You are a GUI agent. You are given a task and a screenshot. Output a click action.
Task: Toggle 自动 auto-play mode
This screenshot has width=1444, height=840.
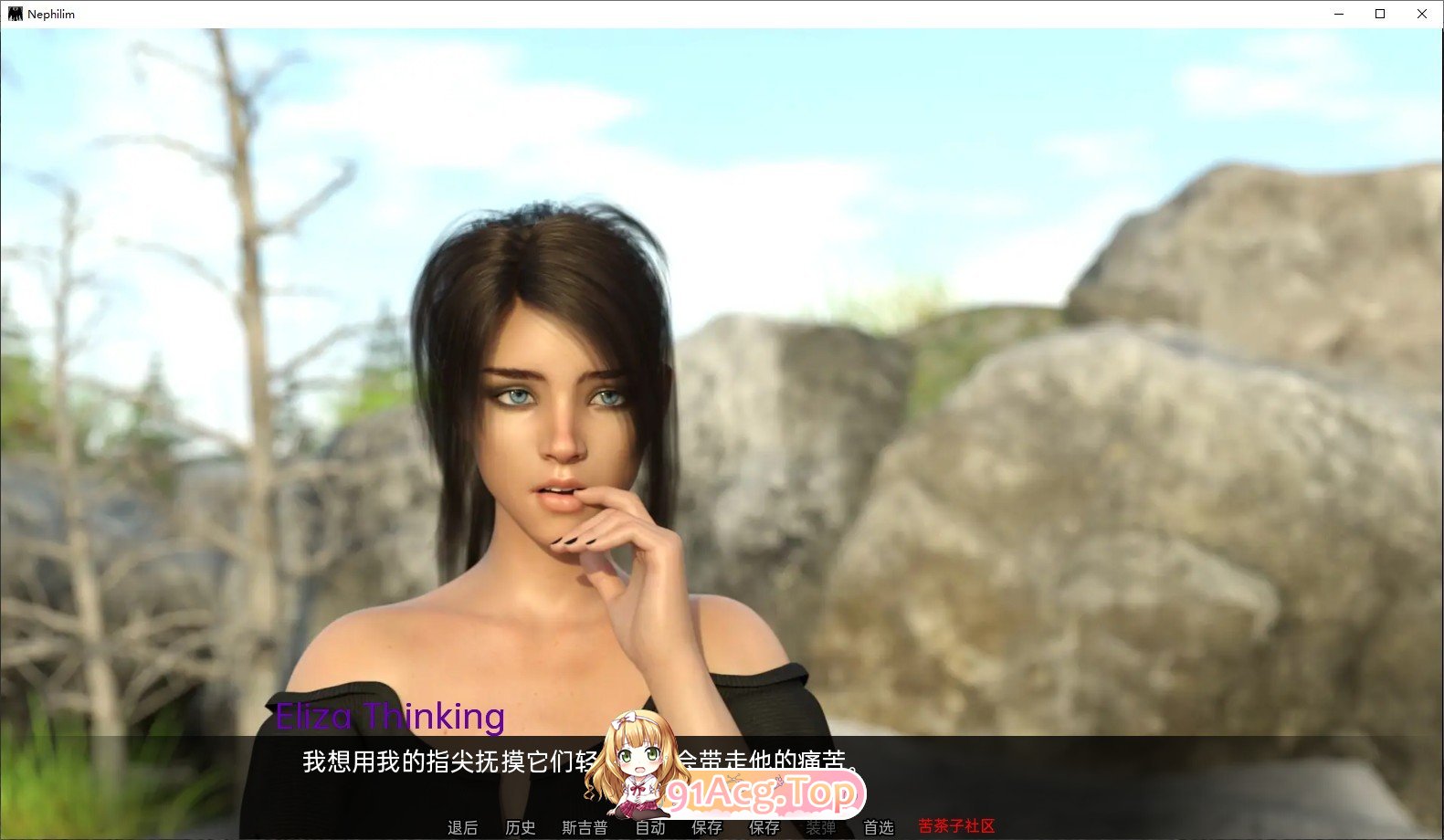tap(650, 827)
